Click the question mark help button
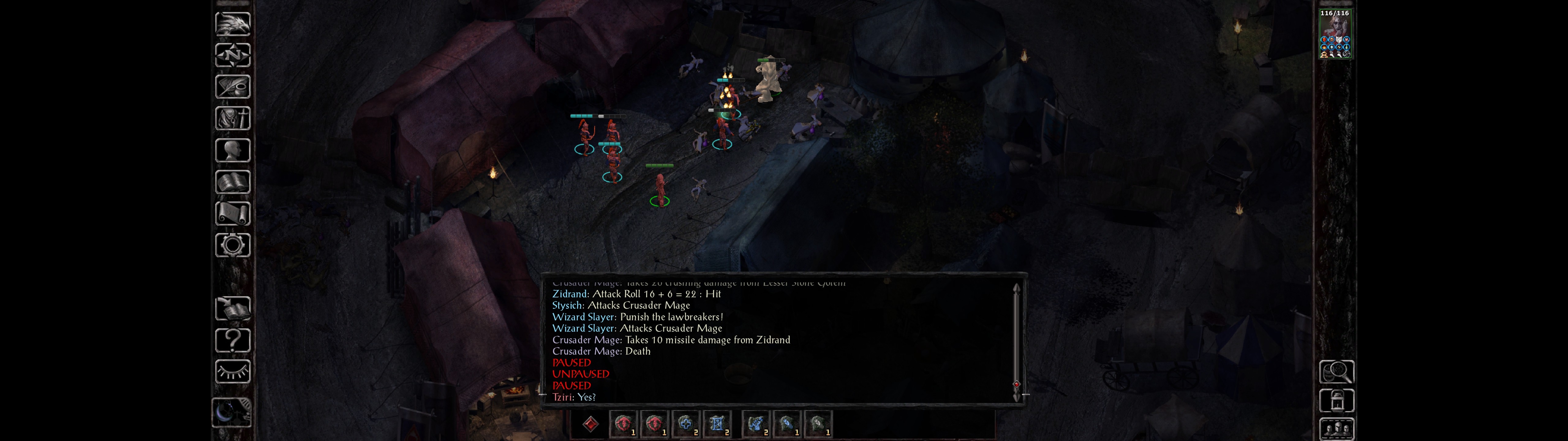1568x441 pixels. tap(232, 341)
